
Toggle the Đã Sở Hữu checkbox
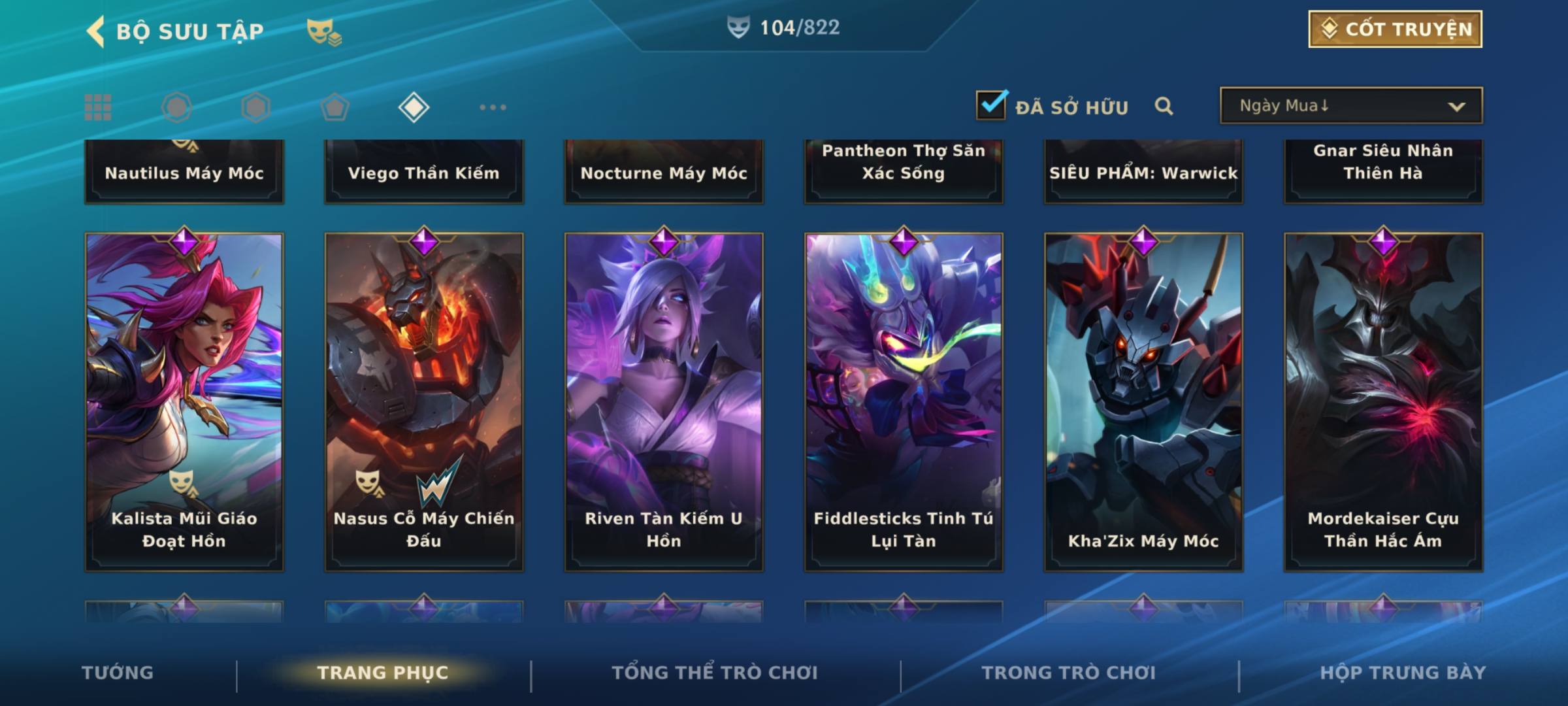pos(991,105)
